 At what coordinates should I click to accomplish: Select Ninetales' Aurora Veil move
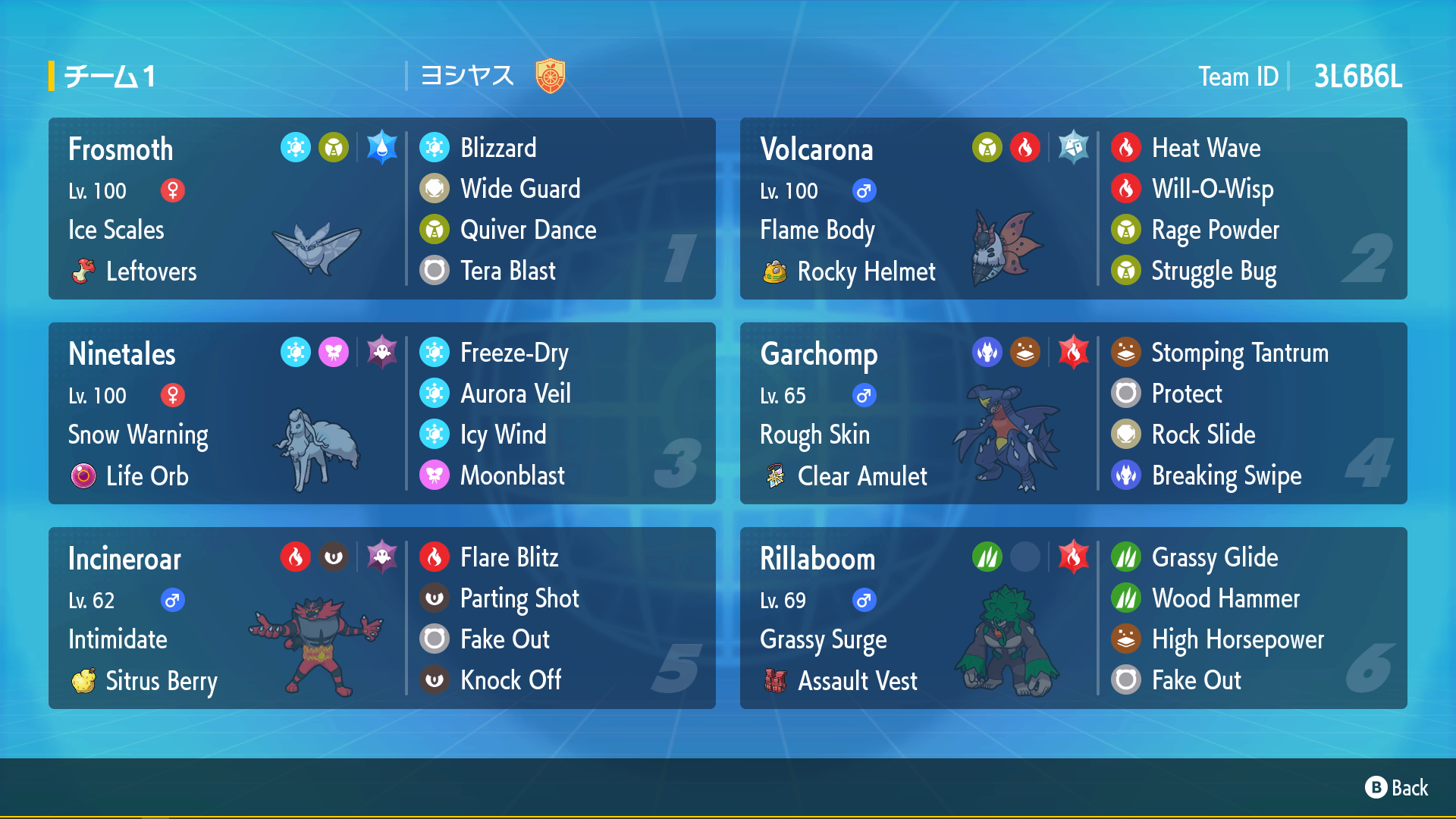coord(515,394)
